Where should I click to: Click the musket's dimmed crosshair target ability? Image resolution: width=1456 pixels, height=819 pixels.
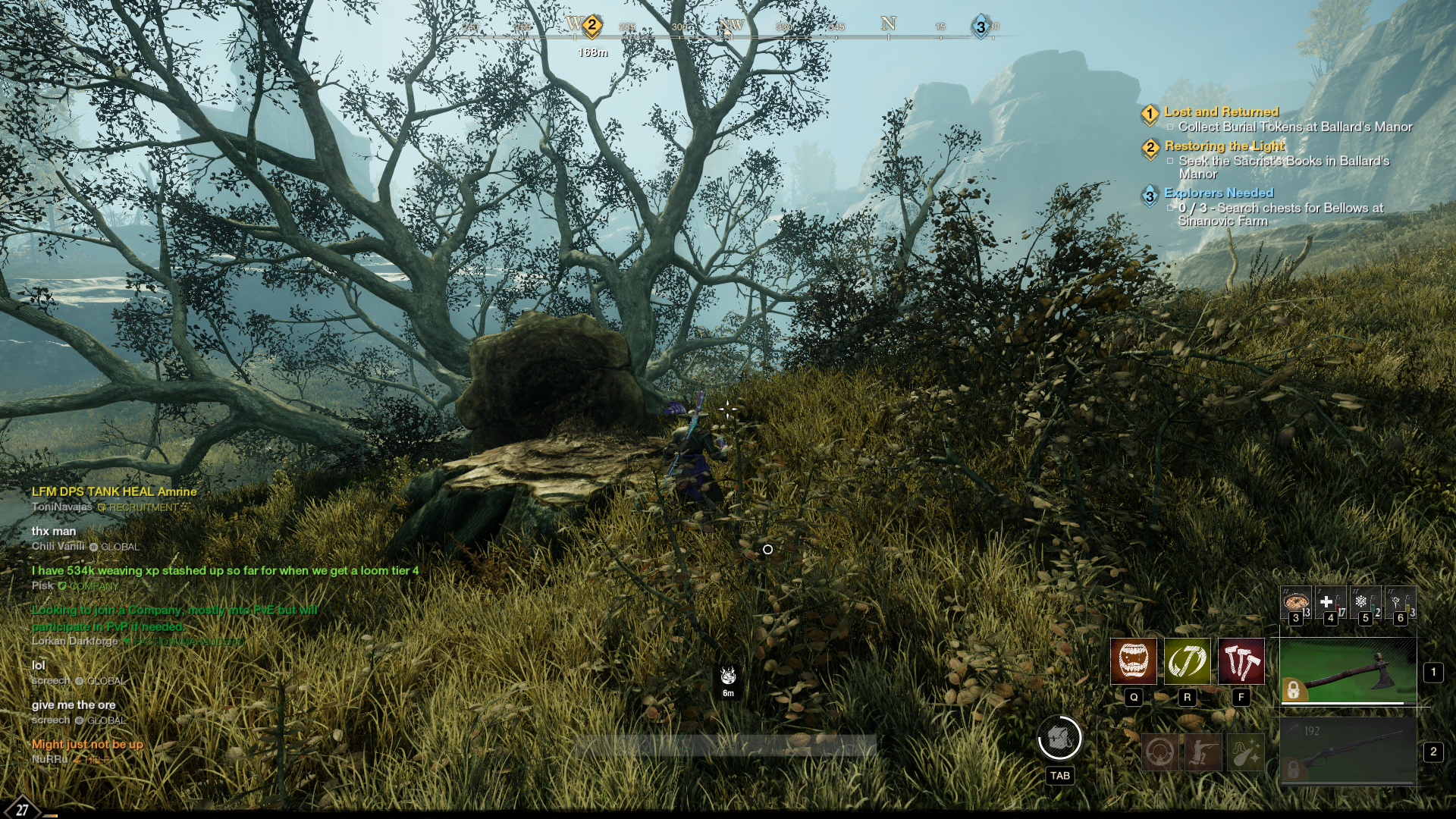point(1160,753)
